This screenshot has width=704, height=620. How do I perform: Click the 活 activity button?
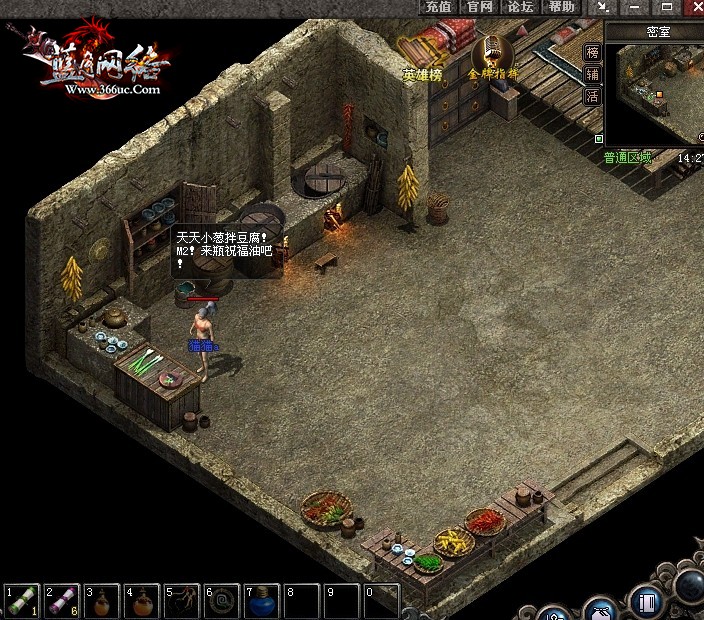point(593,97)
